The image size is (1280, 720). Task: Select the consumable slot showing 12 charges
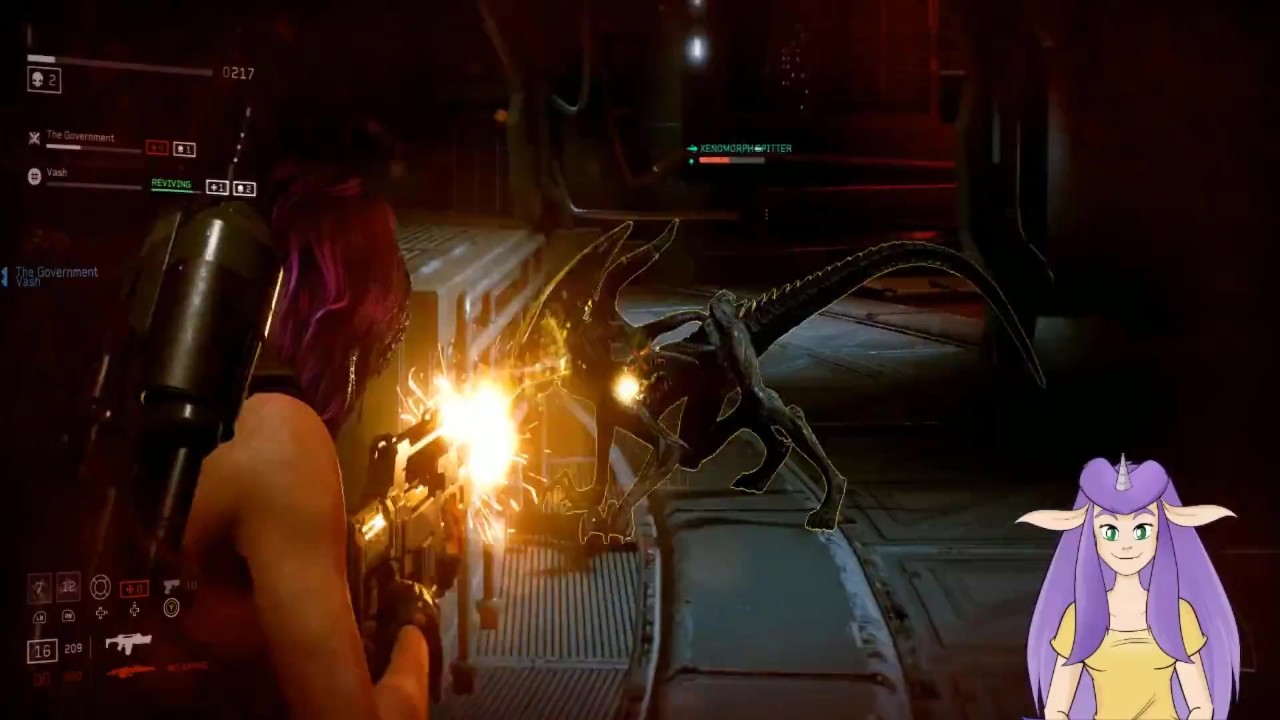tap(68, 586)
